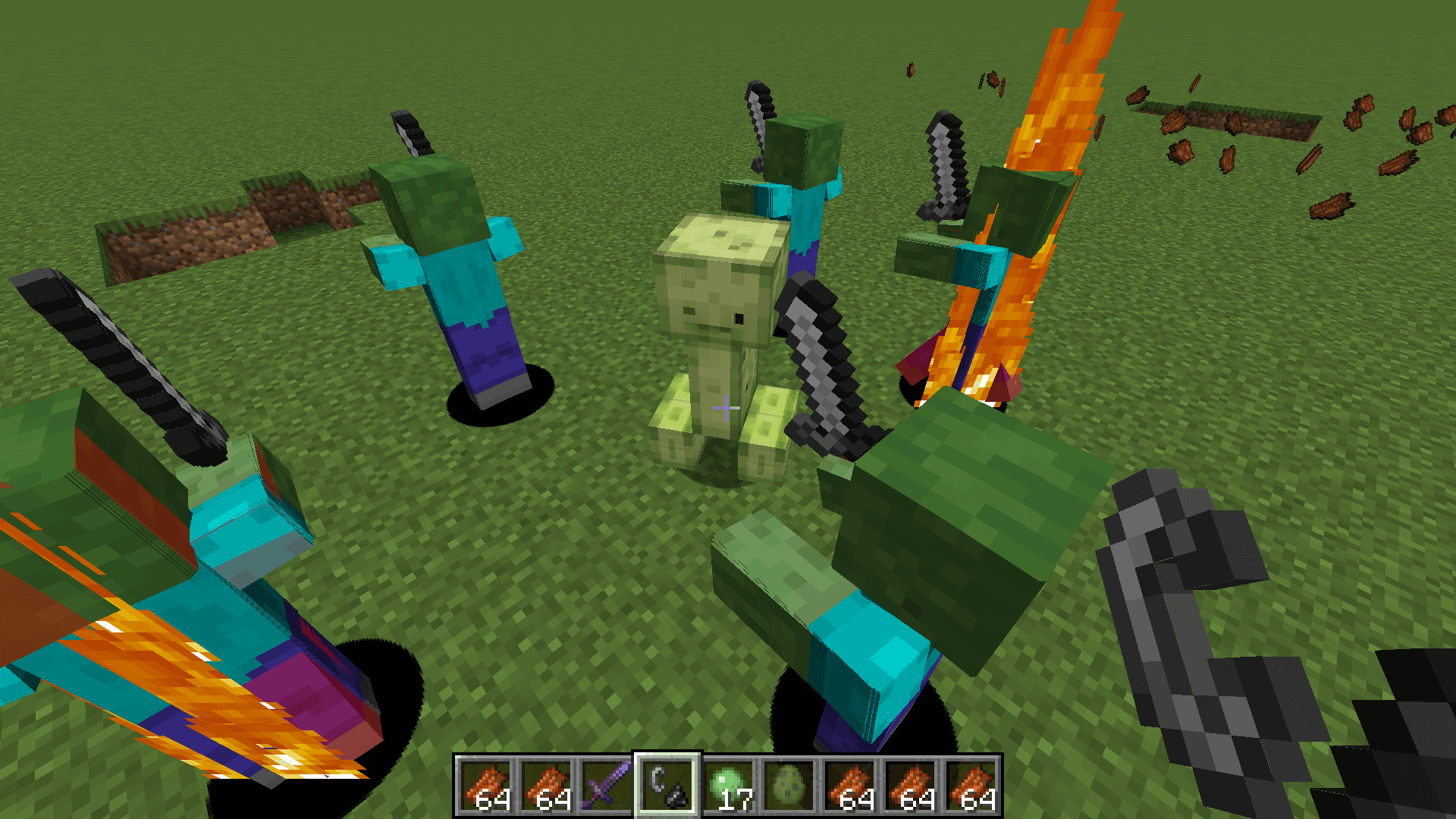Click the creeper under the crosshair
The image size is (1456, 819).
coord(720,341)
